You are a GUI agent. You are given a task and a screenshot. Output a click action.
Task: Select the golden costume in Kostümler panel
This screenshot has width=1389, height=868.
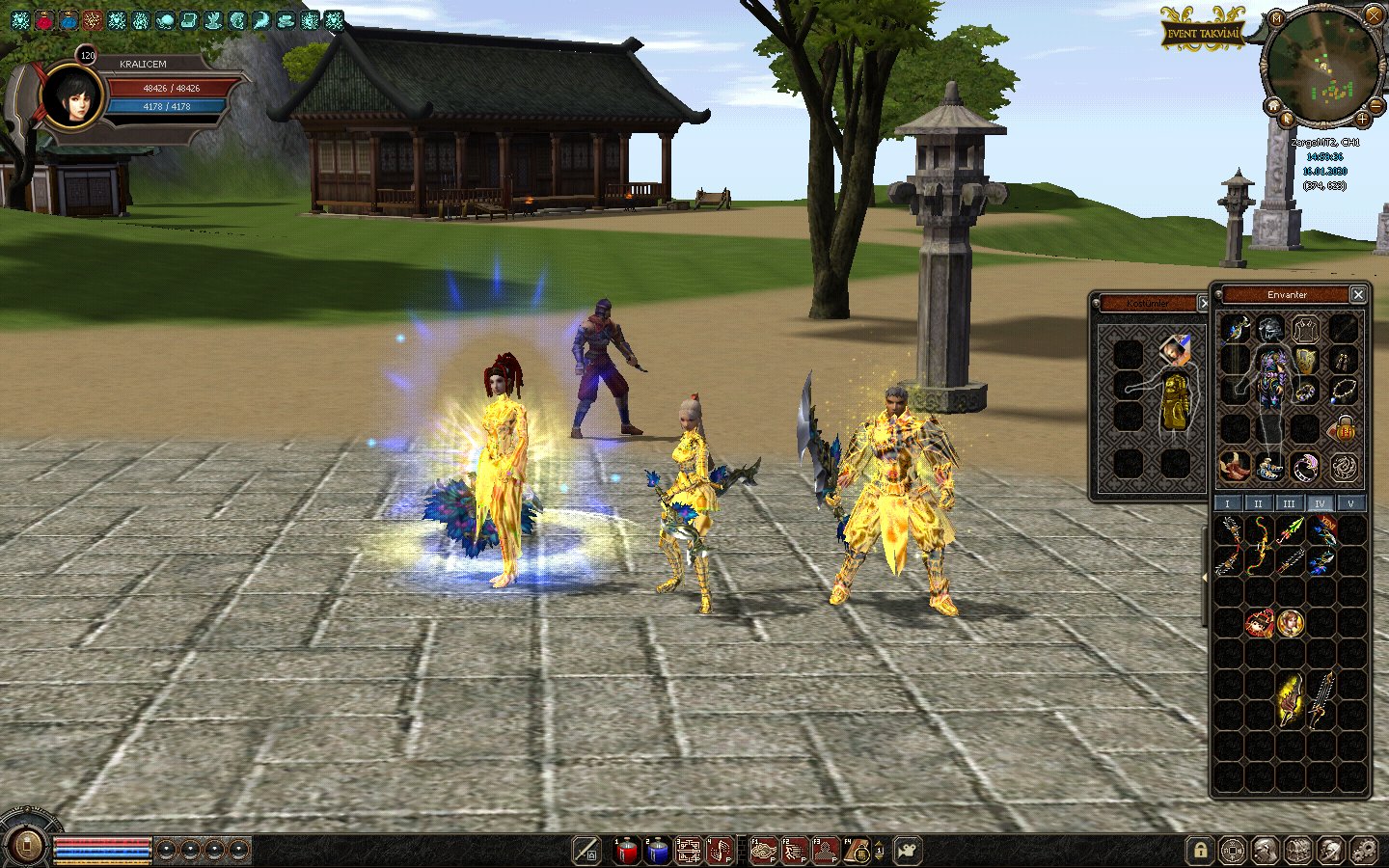click(1174, 400)
